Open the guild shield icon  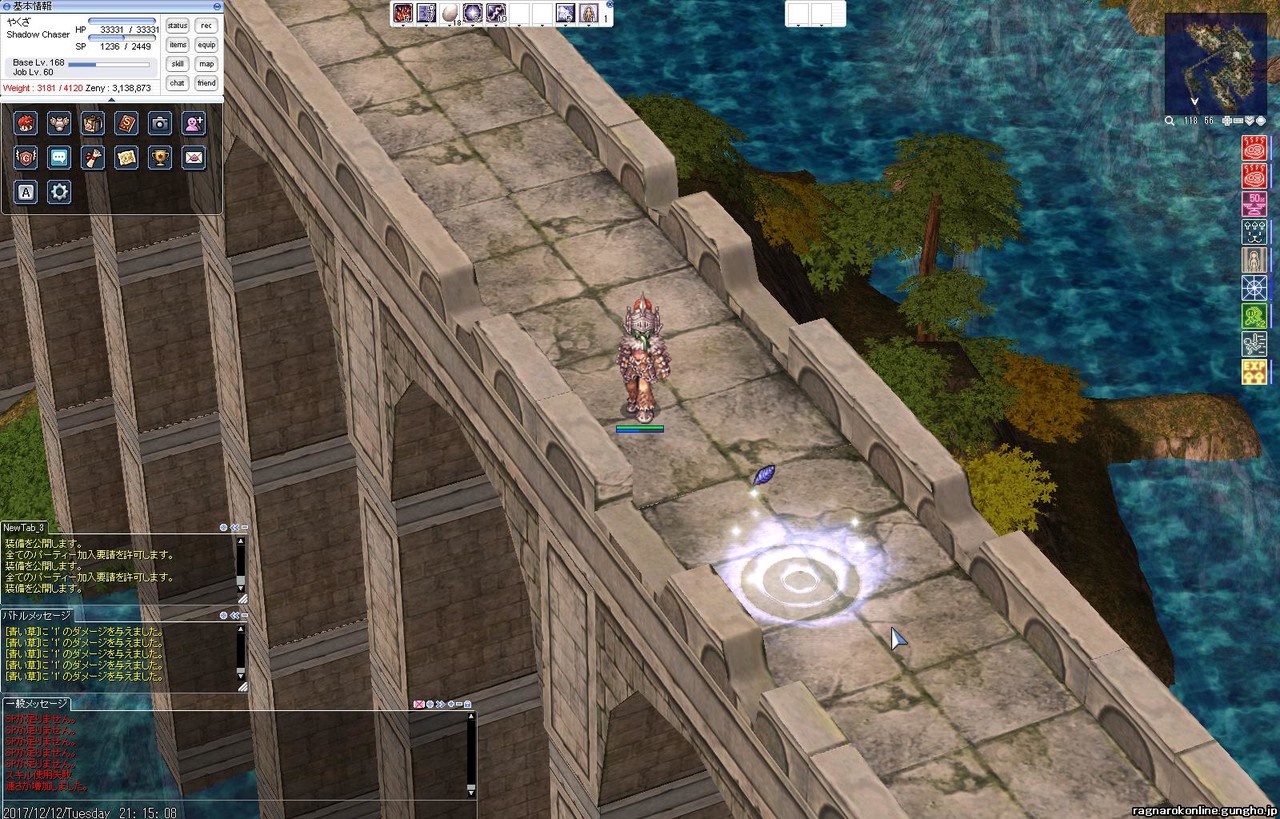[x=26, y=157]
